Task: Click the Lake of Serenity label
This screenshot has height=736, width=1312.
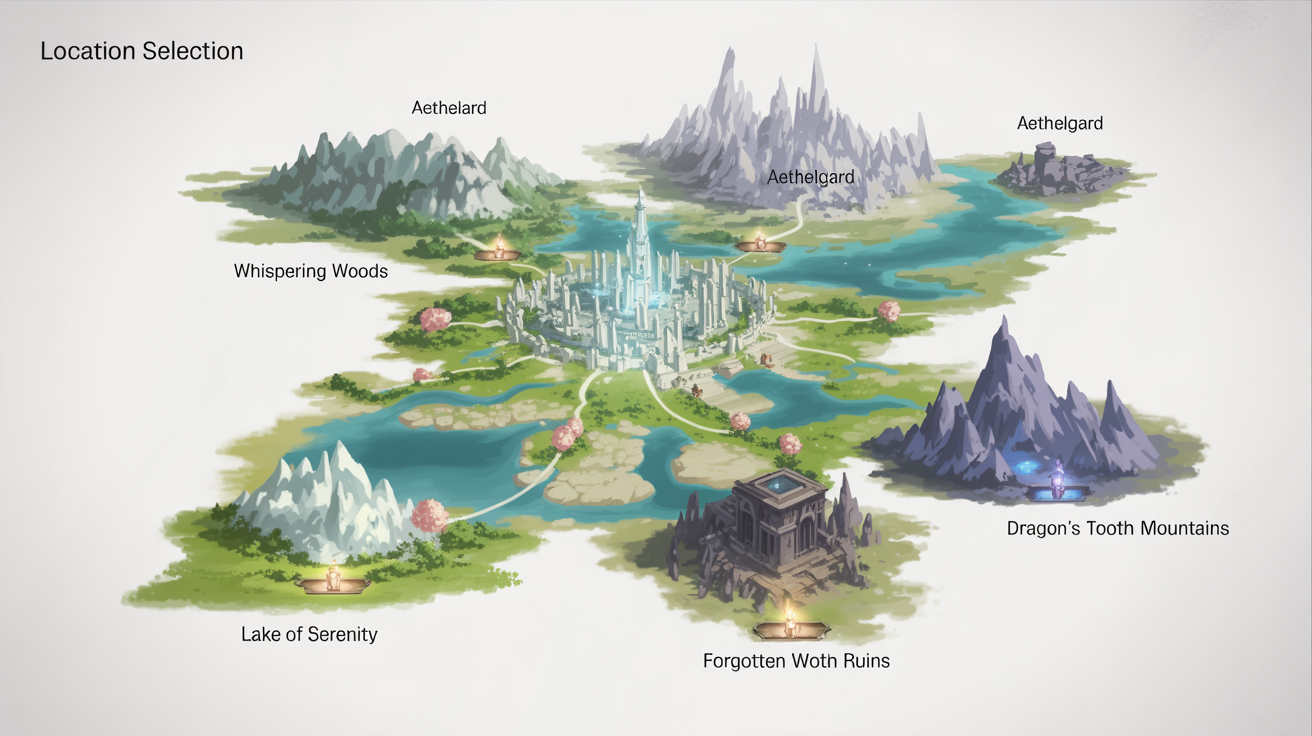Action: tap(309, 633)
